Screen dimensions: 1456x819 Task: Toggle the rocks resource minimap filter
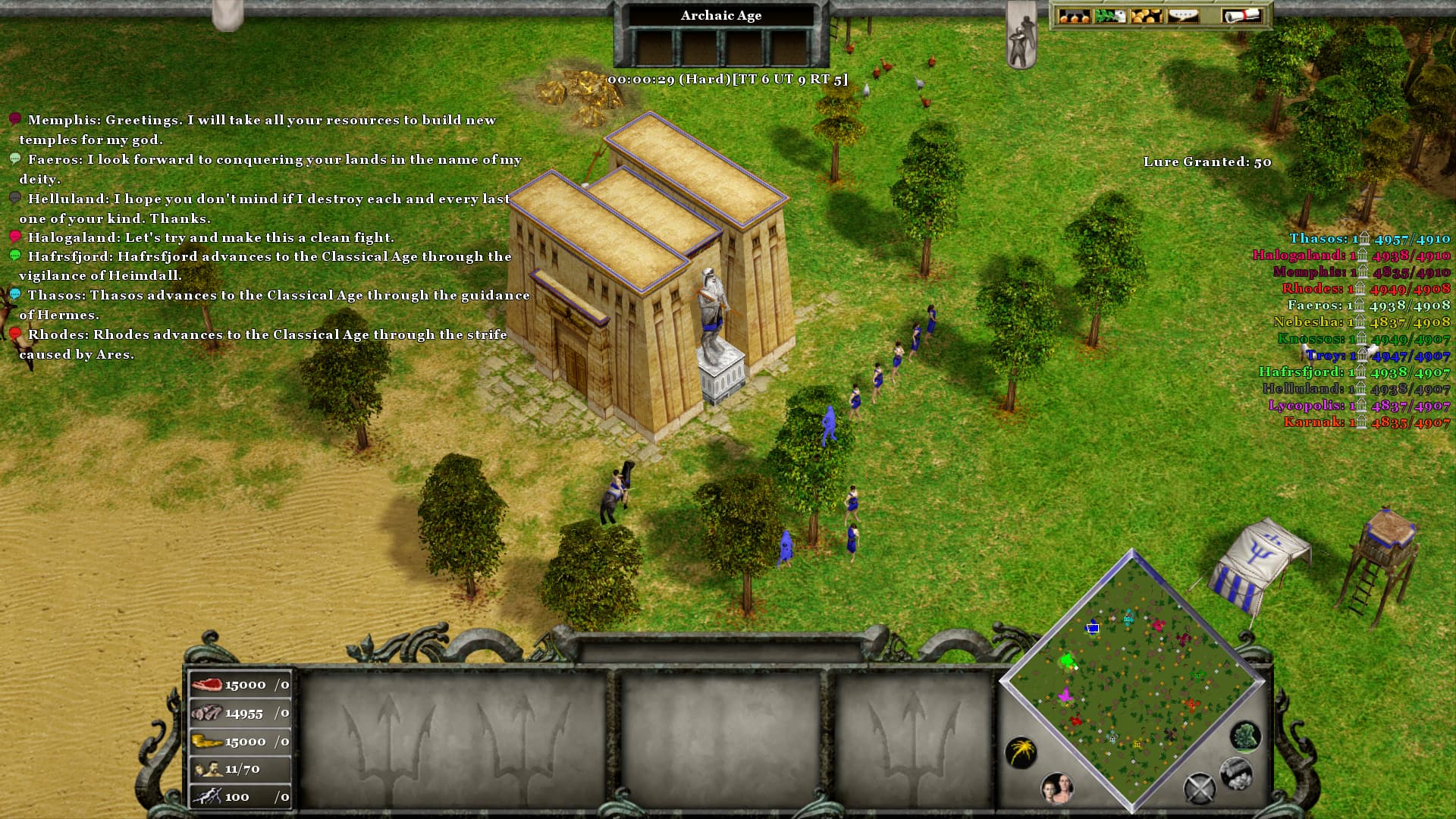click(1235, 773)
